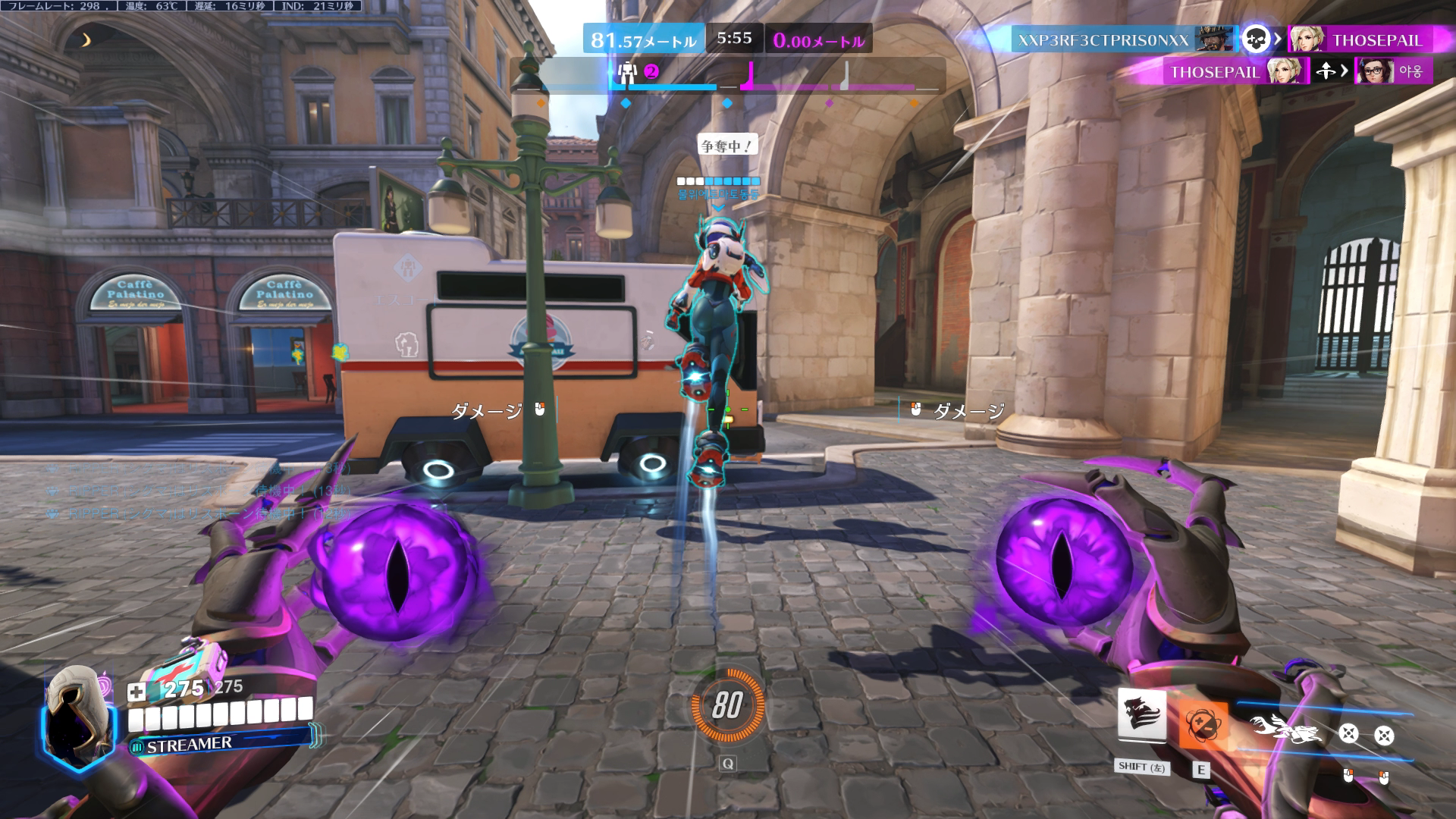Click the THOSEPAIL resurrect kill feed entry
1456x819 pixels.
coord(1215,72)
